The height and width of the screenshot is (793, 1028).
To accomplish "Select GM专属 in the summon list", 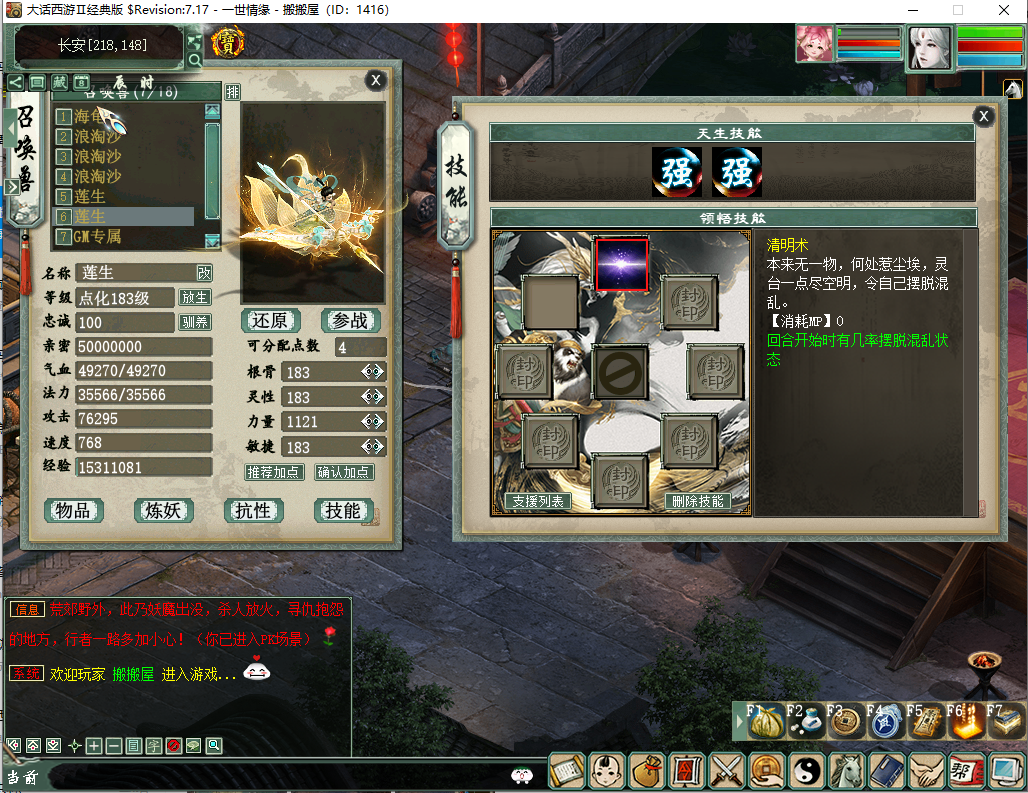I will coord(98,237).
